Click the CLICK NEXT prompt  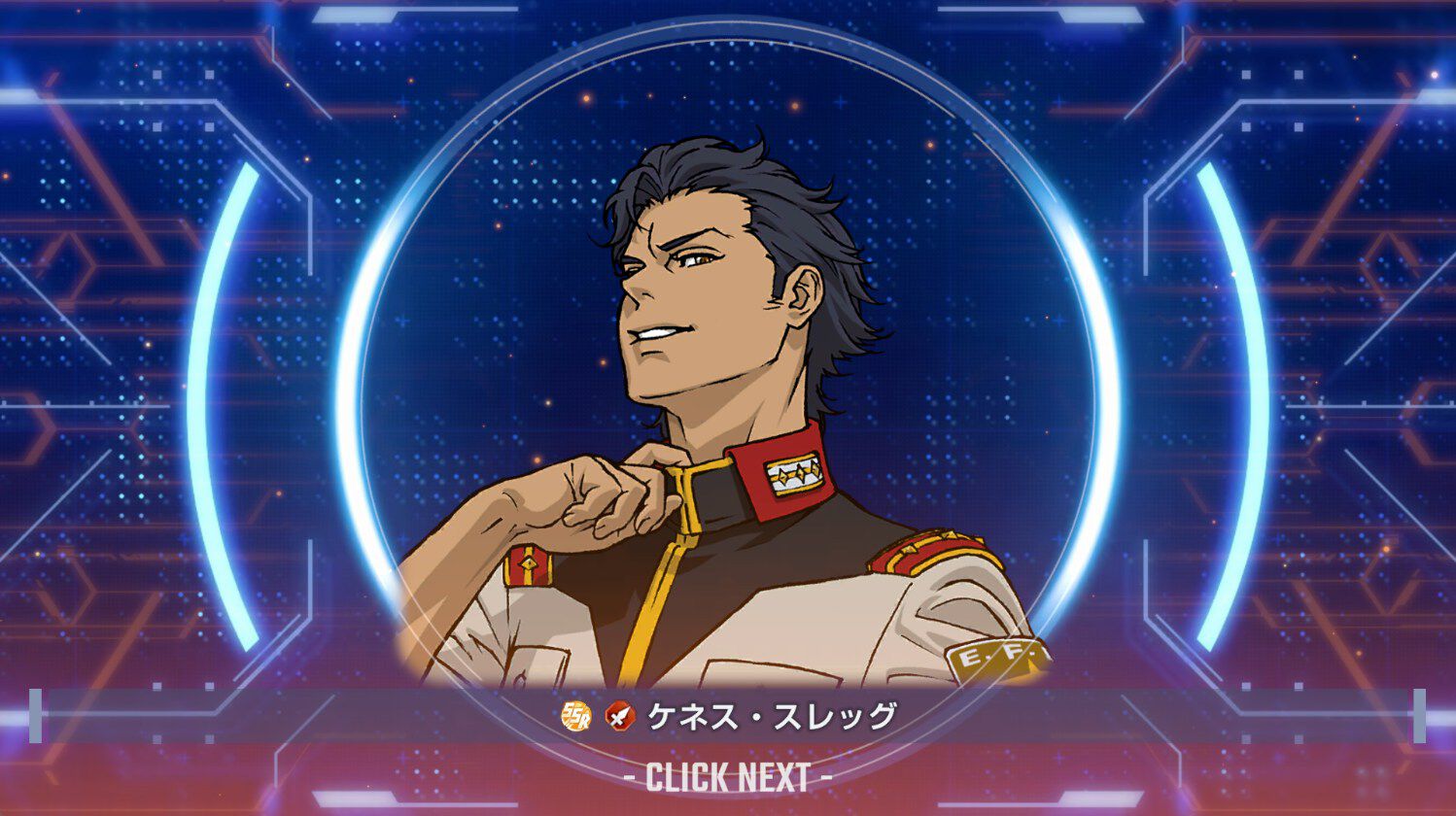pos(728,777)
